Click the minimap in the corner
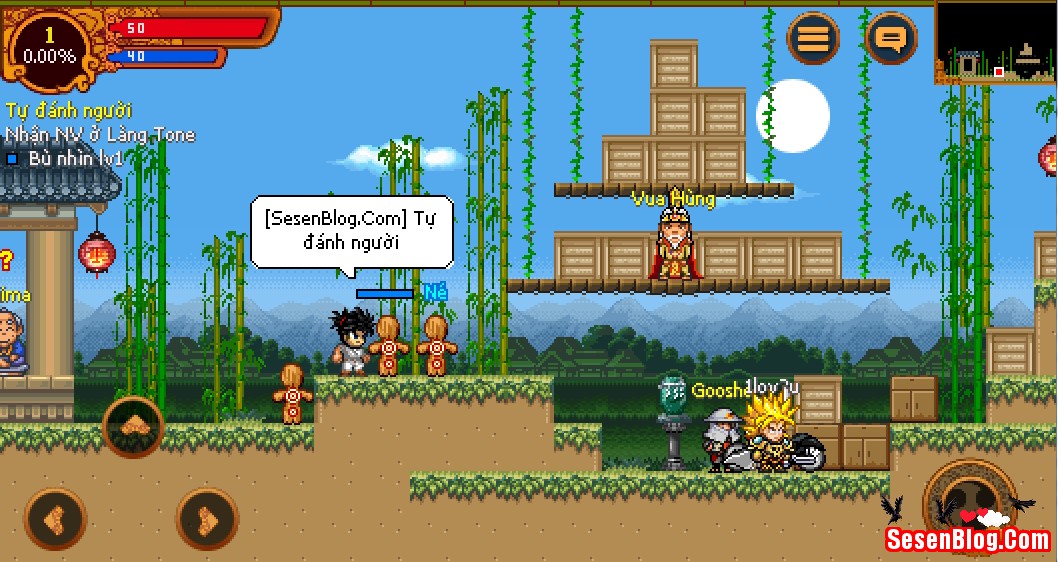 (x=995, y=42)
